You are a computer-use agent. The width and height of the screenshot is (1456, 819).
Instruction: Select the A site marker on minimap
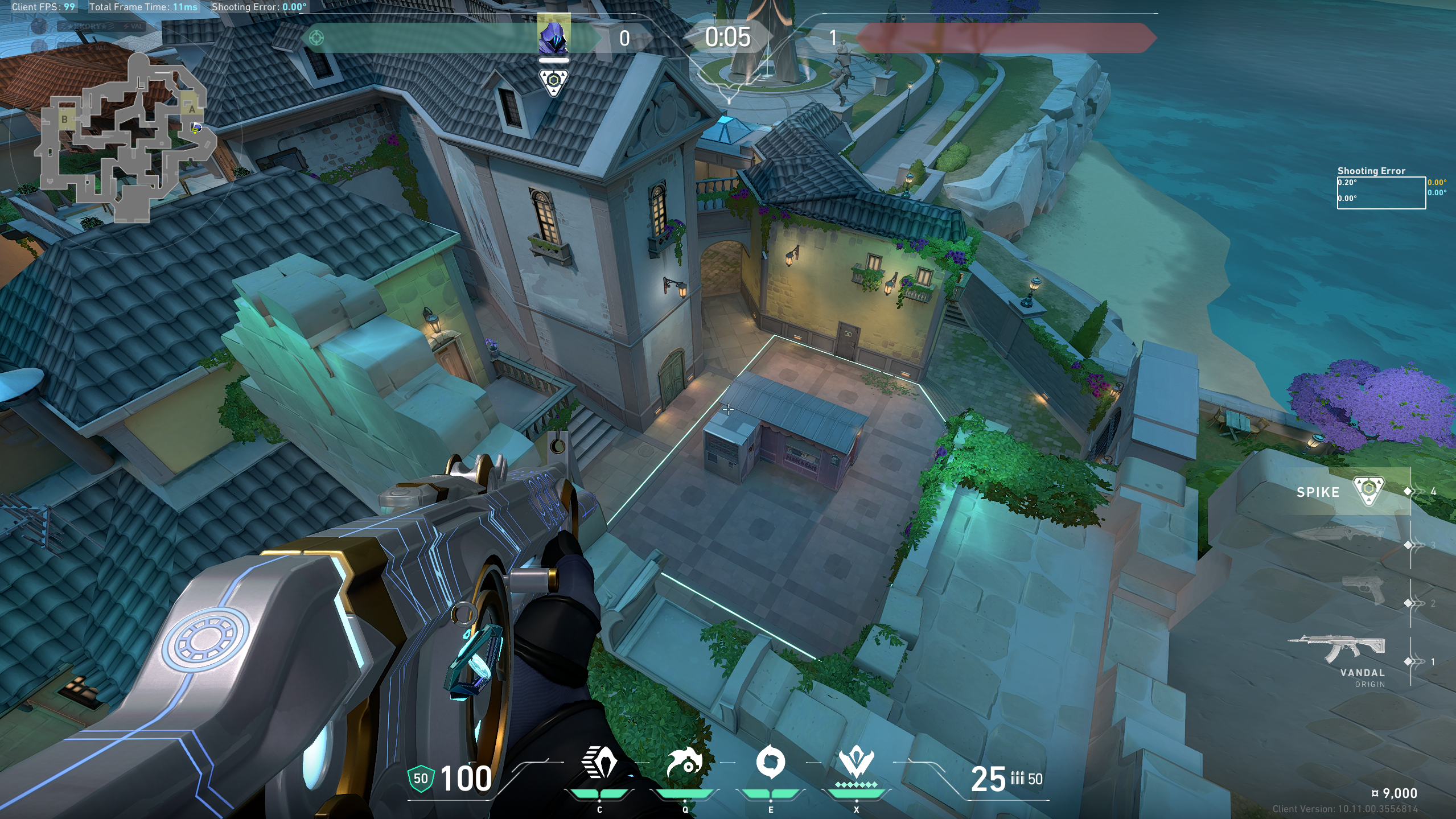coord(192,109)
